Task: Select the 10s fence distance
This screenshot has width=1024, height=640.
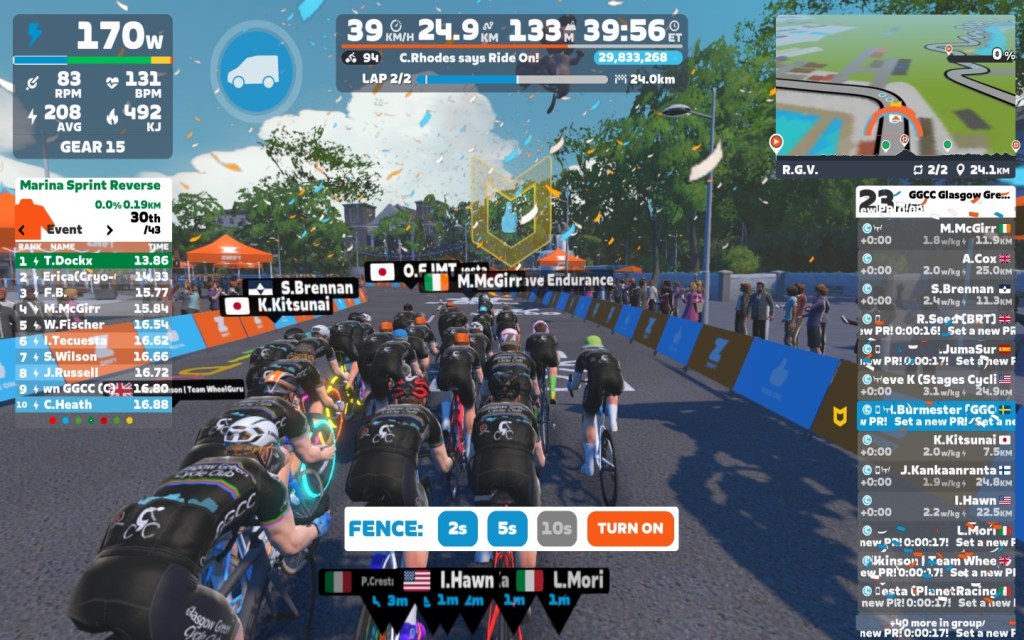Action: (x=556, y=528)
